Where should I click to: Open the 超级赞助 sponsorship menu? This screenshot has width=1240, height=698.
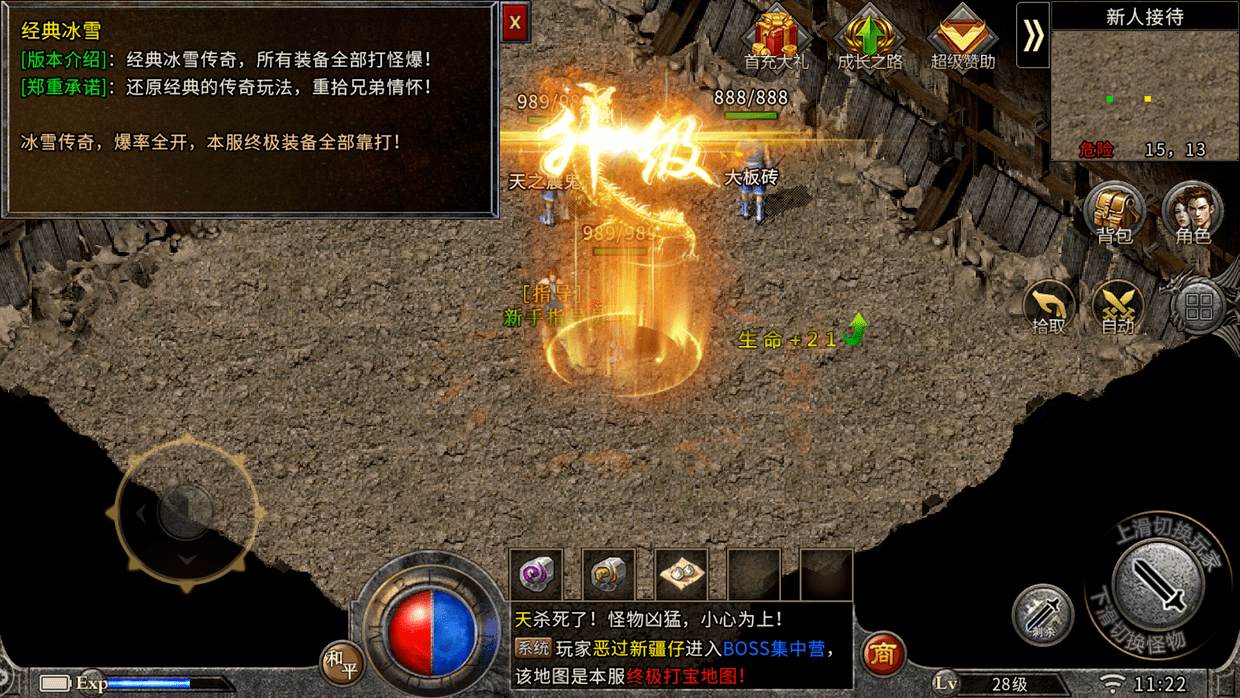[x=963, y=40]
